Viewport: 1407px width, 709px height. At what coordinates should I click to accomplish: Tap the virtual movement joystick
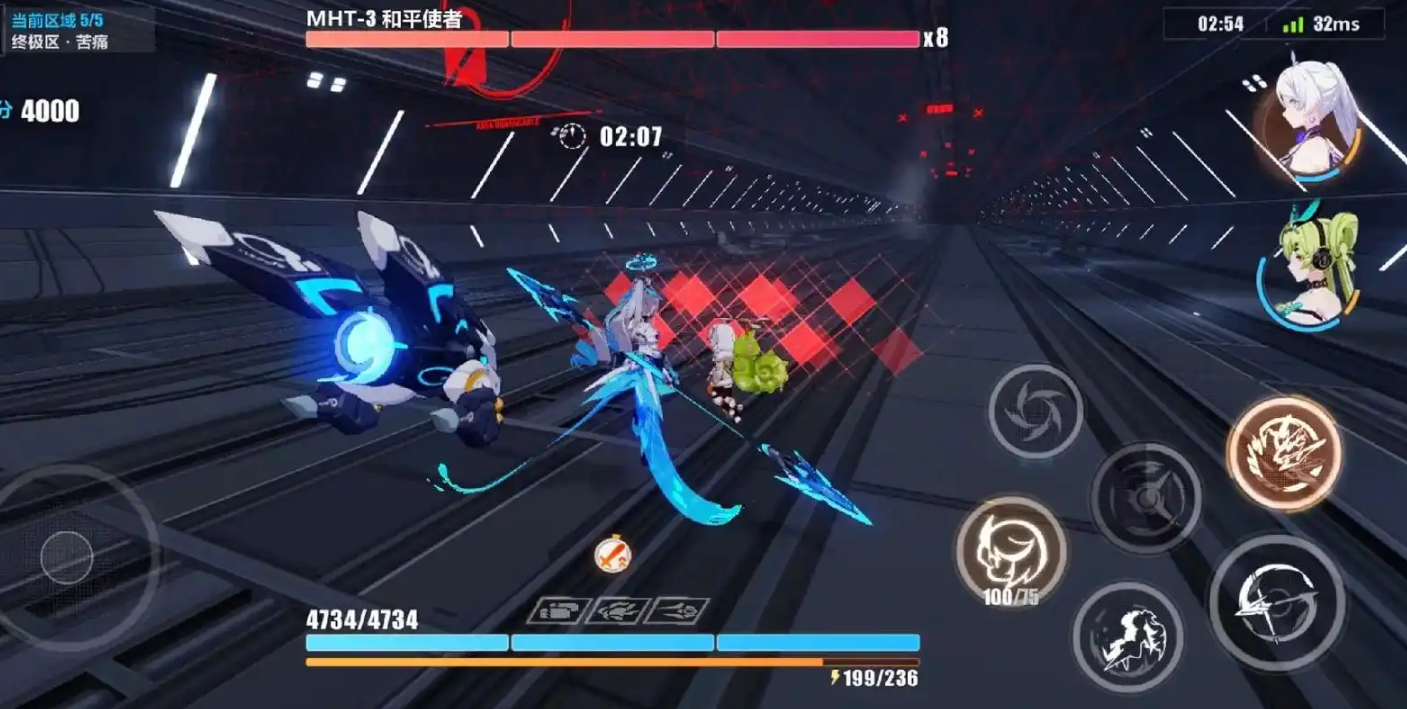[68, 557]
